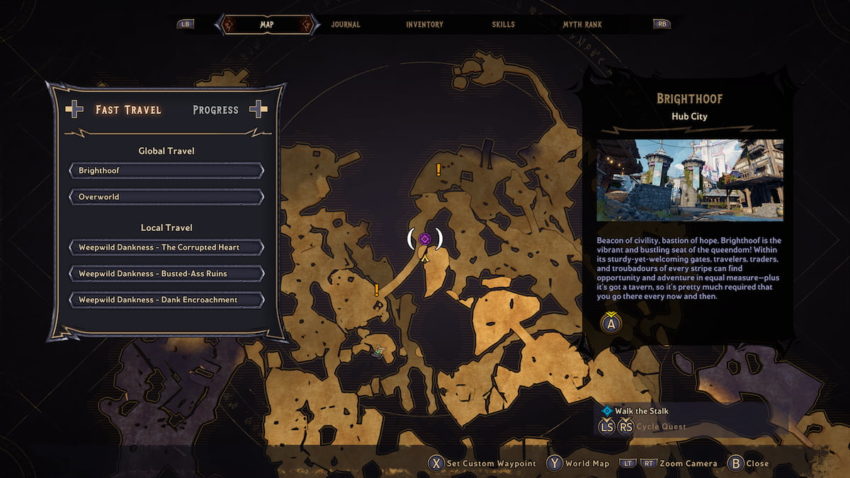Travel to Weepwild Dankness - The Corrupted Heart
This screenshot has width=850, height=478.
(165, 247)
